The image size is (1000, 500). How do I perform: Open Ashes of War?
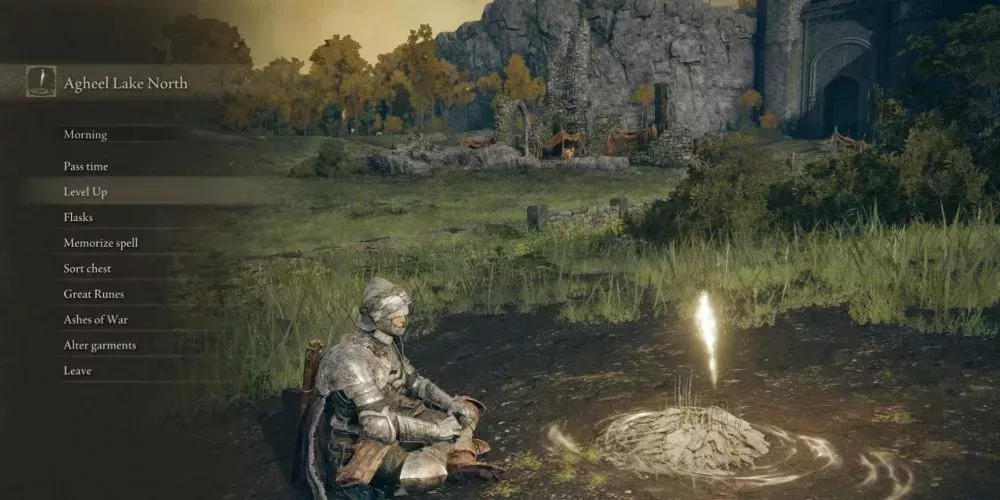pos(95,320)
